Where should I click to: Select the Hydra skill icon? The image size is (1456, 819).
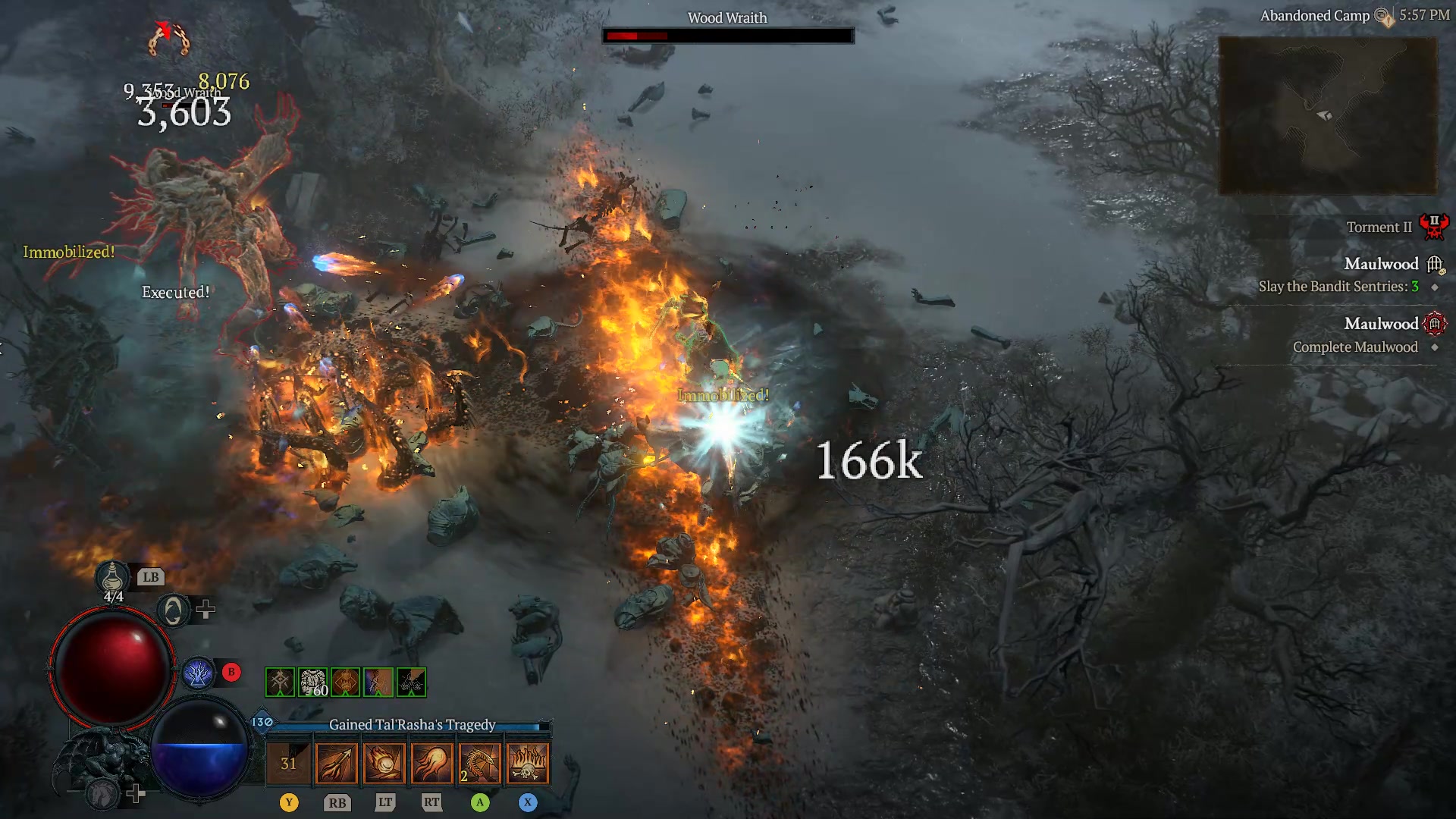pyautogui.click(x=479, y=762)
